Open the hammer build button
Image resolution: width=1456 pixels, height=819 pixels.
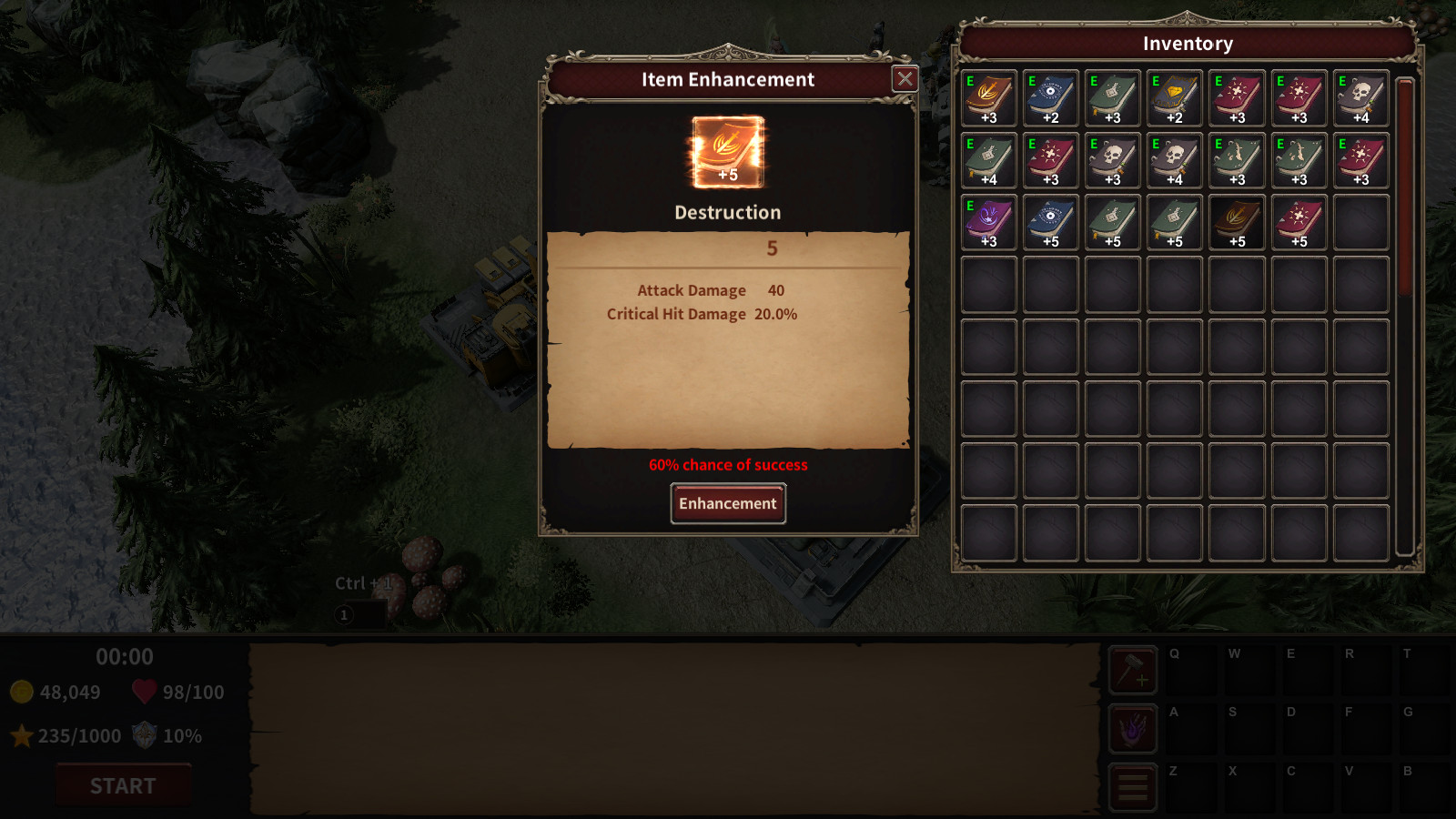pos(1133,671)
